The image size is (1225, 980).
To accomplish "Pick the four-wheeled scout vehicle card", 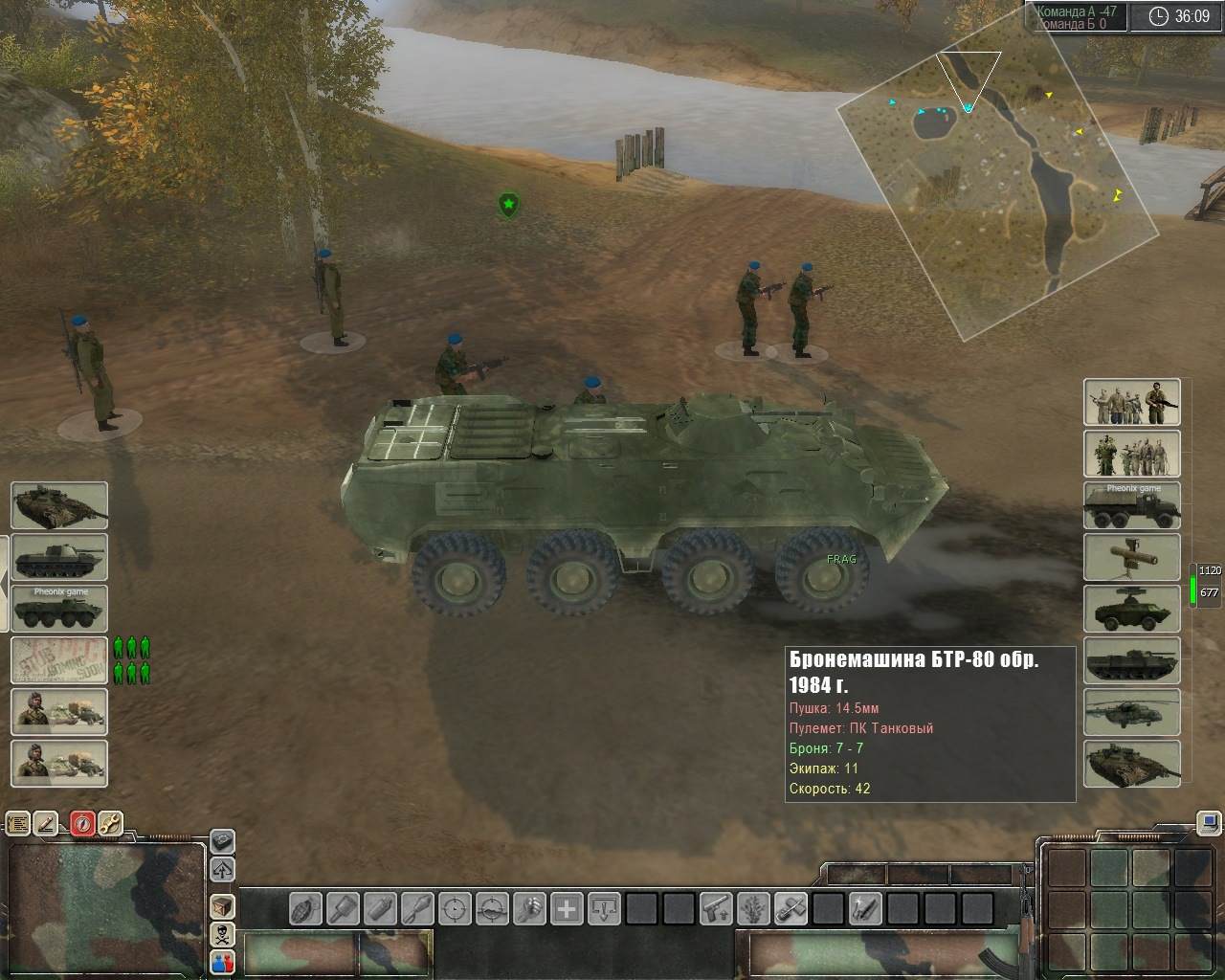I will [x=1131, y=609].
